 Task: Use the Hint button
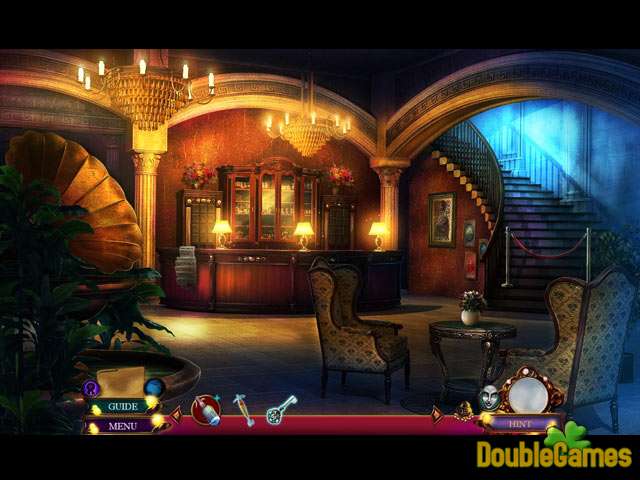(x=522, y=423)
